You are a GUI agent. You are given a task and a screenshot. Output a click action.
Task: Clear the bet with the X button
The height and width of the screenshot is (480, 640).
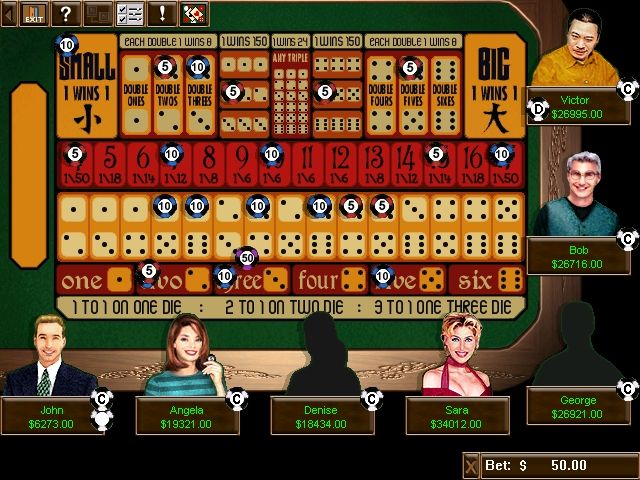[471, 466]
